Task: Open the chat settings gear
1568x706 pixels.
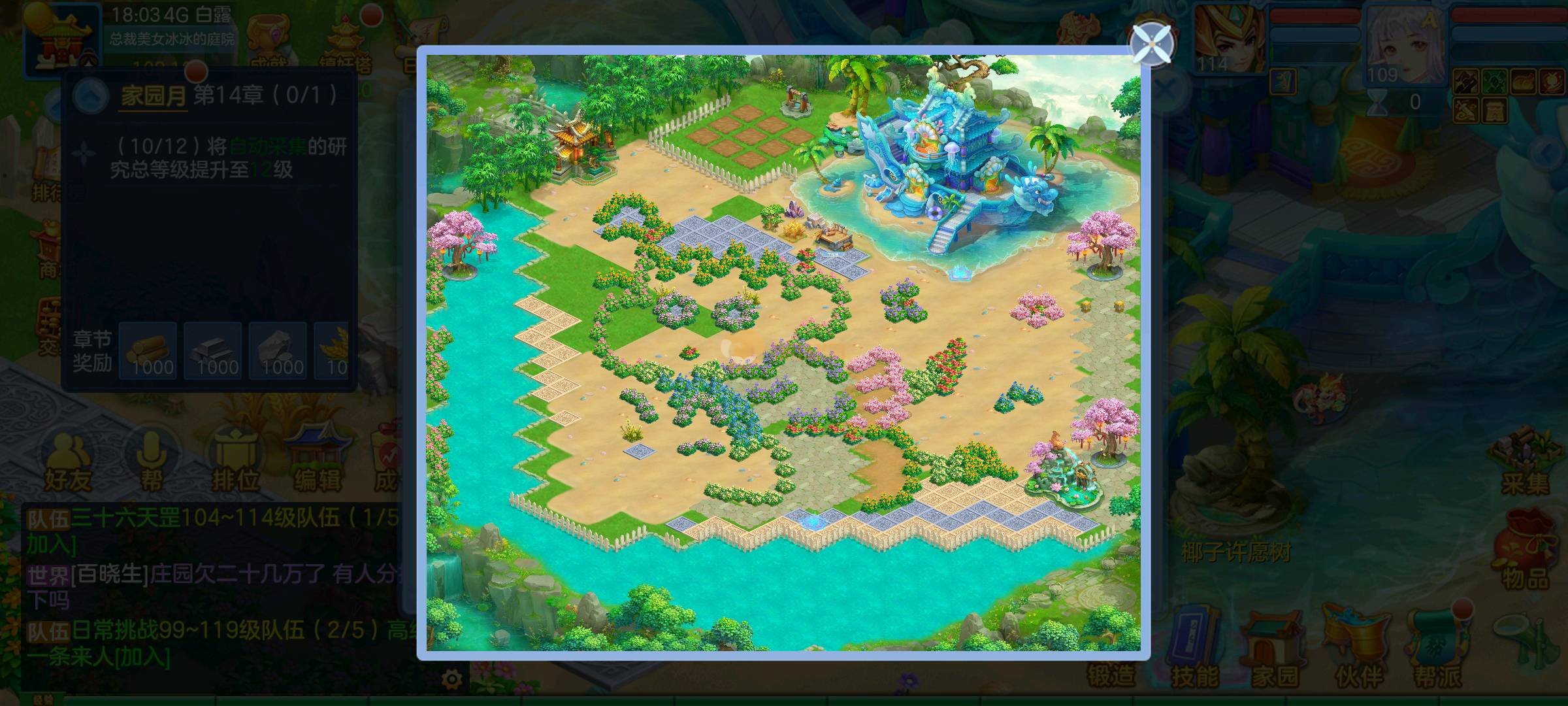Action: pyautogui.click(x=451, y=680)
